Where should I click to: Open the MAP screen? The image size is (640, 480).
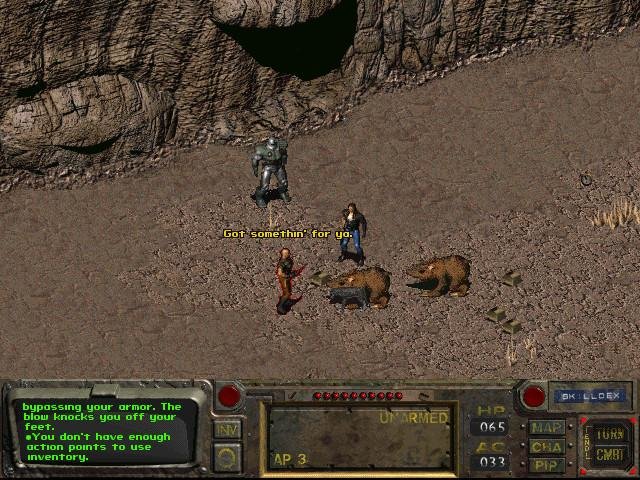pos(547,428)
